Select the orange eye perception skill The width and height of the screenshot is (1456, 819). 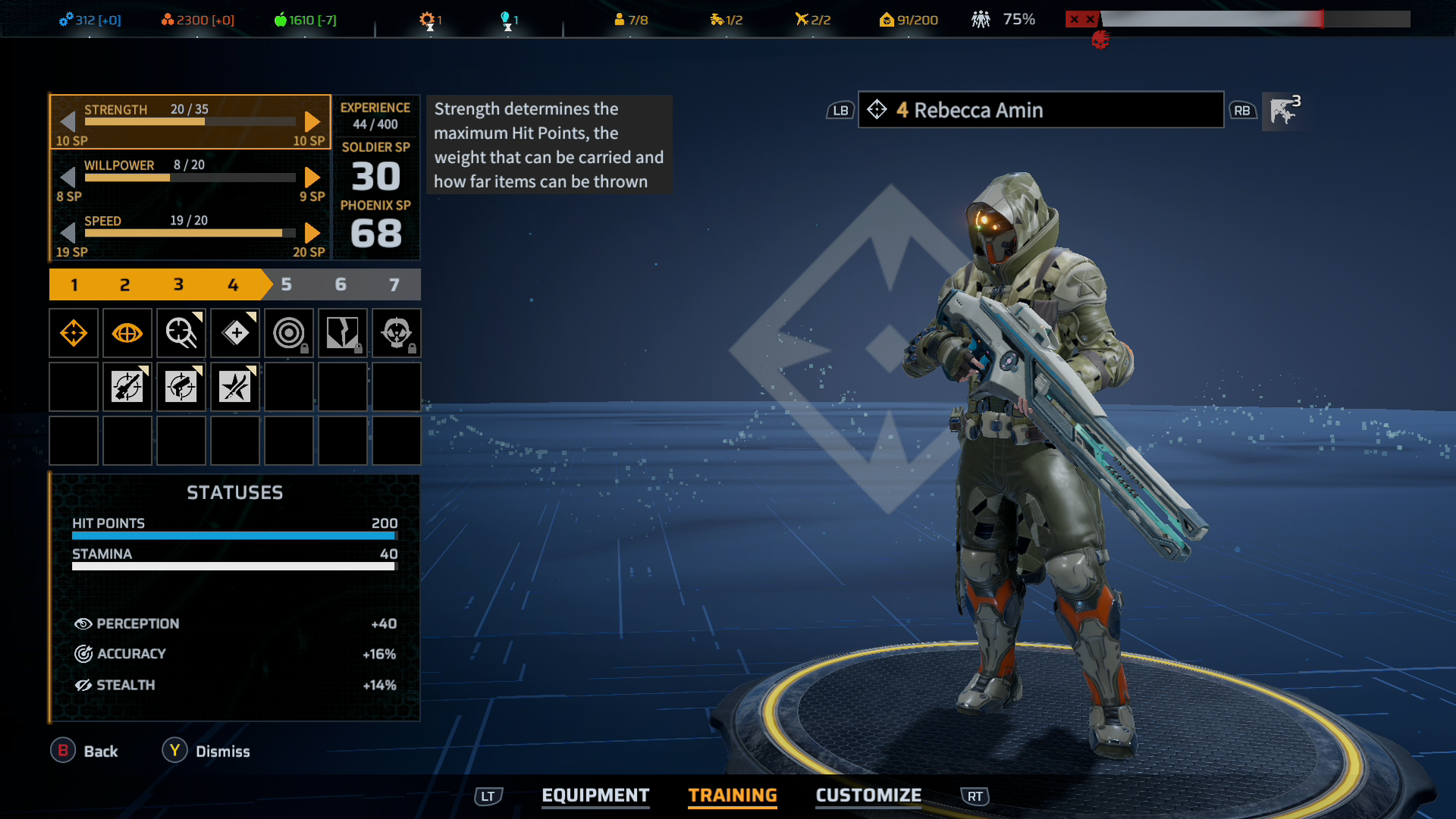(127, 333)
